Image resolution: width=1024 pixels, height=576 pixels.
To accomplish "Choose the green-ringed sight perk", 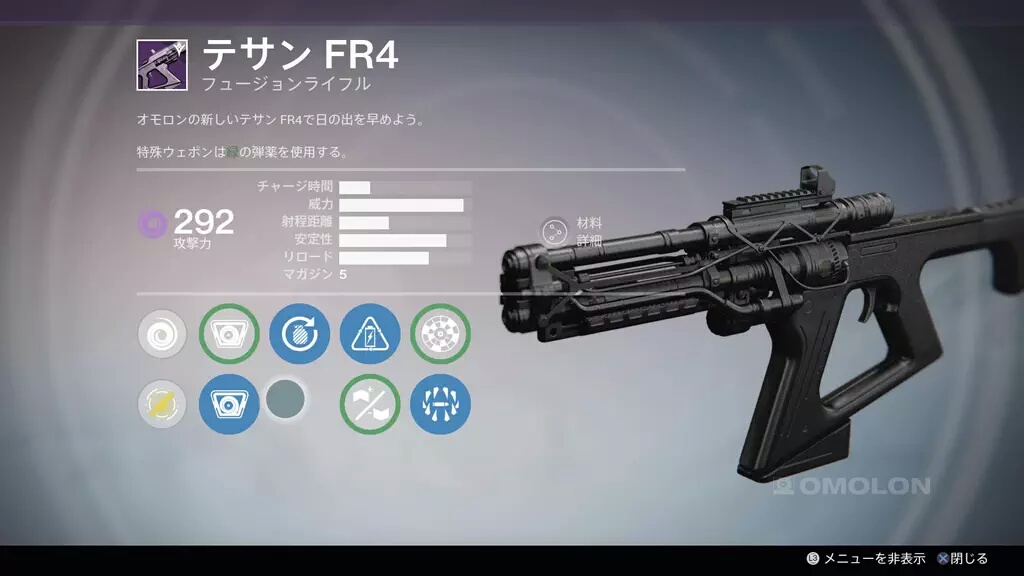I will click(x=229, y=334).
